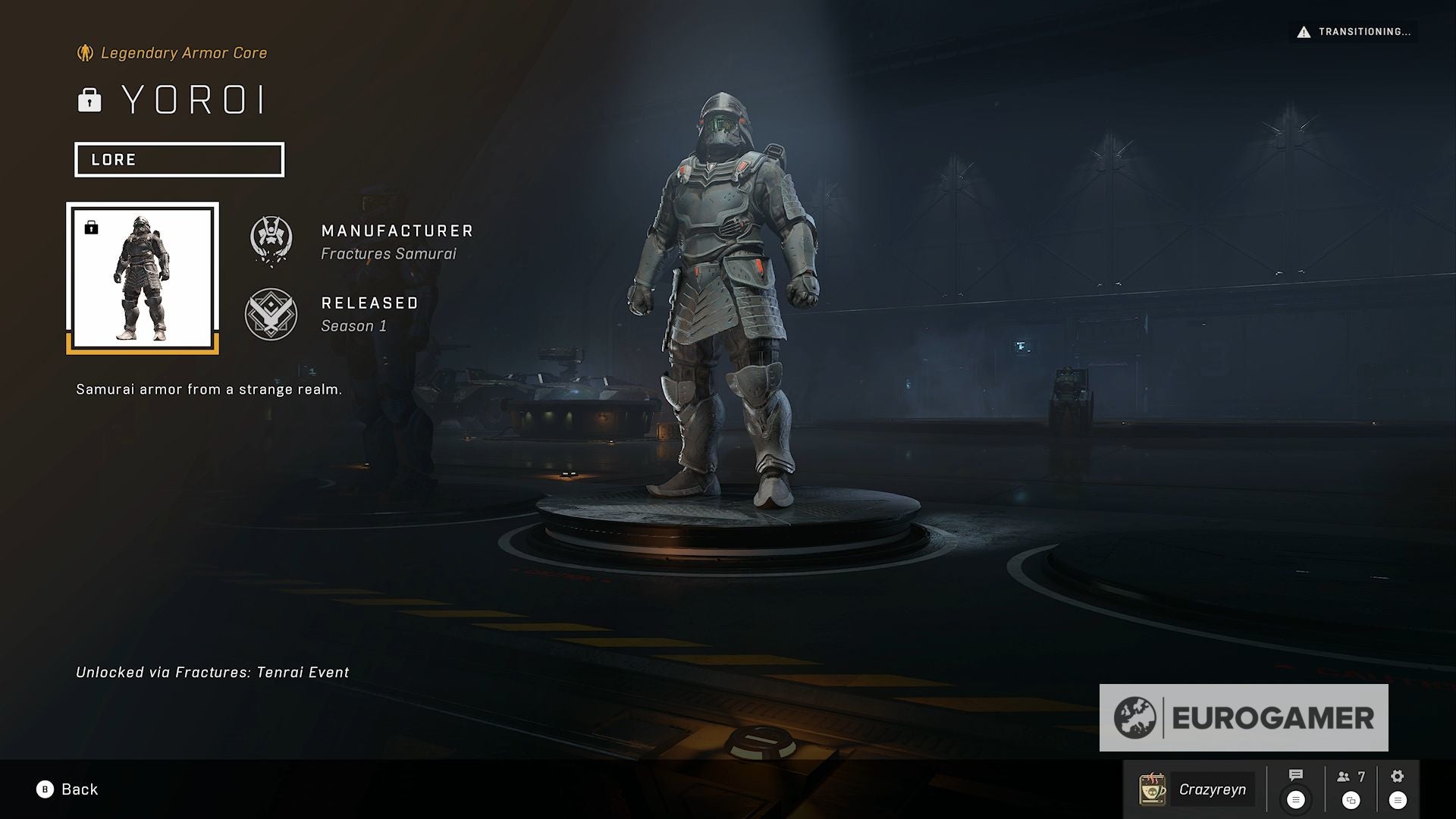
Task: Select the Yoroi armor core thumbnail
Action: pyautogui.click(x=143, y=278)
